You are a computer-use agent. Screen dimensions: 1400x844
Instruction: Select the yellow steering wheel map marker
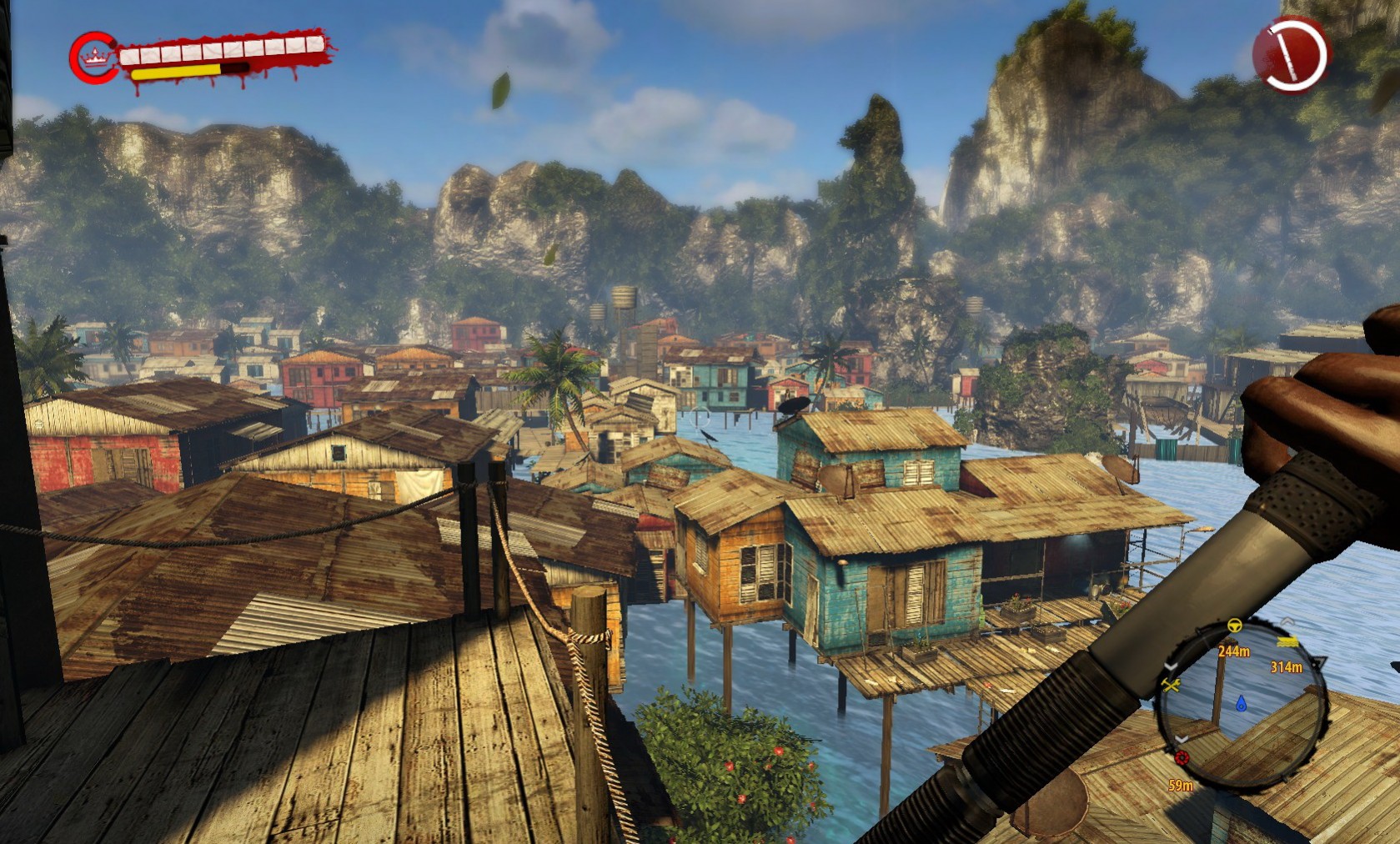pos(1234,625)
